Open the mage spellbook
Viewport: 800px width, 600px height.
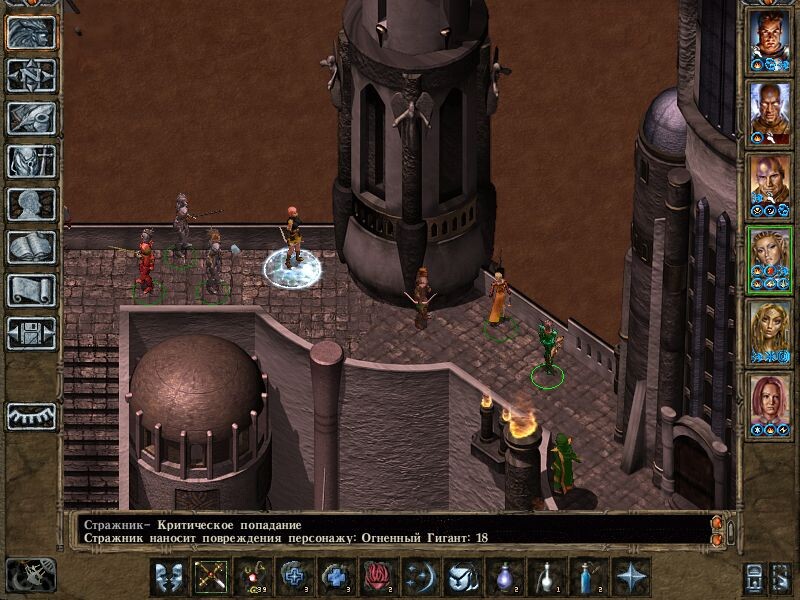pos(31,247)
